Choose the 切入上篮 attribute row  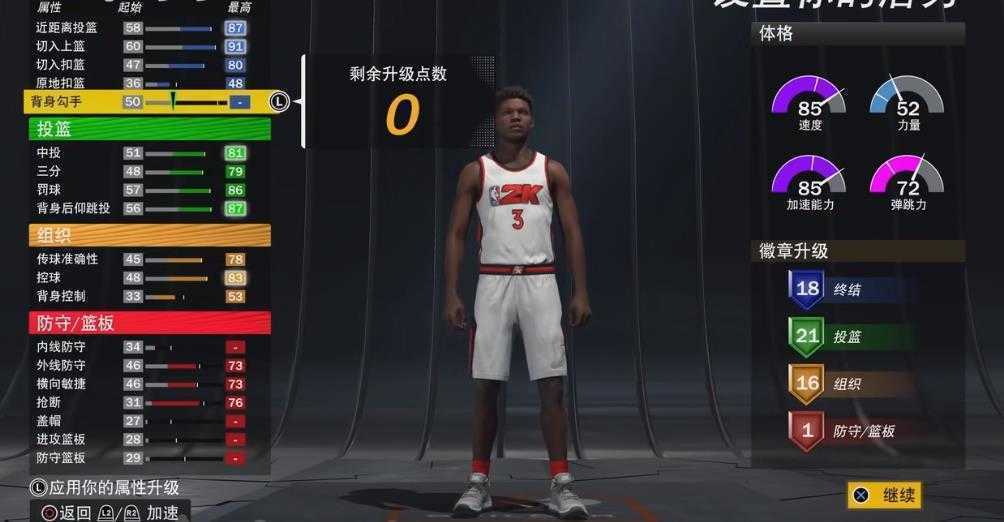pyautogui.click(x=140, y=46)
